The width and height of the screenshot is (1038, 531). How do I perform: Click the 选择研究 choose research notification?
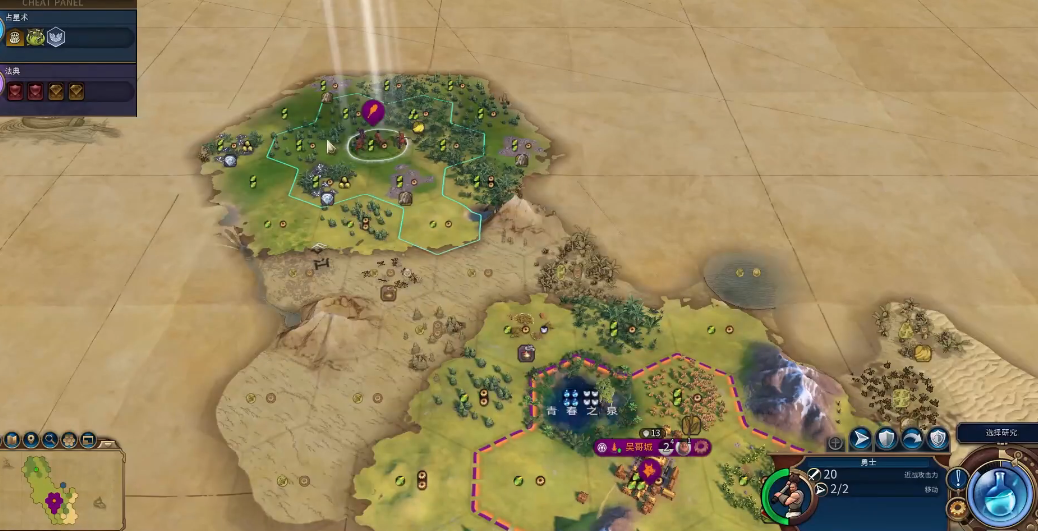click(x=995, y=433)
